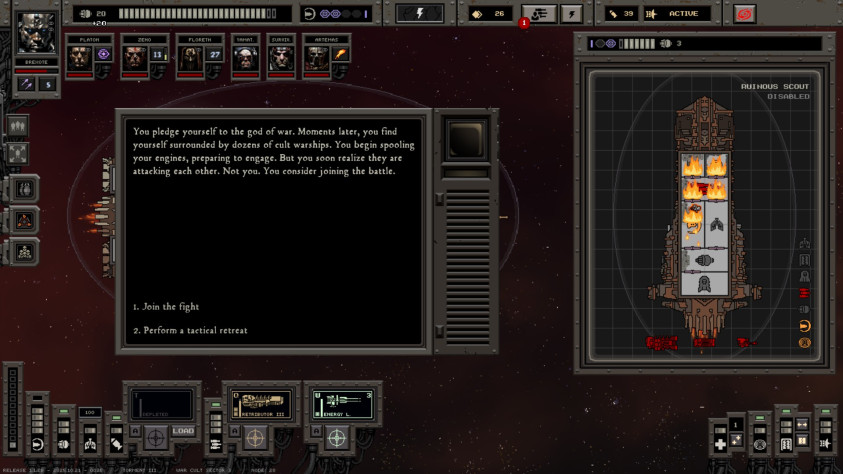This screenshot has width=843, height=474.
Task: Click the lightning bolt button in top bar
Action: 420,14
